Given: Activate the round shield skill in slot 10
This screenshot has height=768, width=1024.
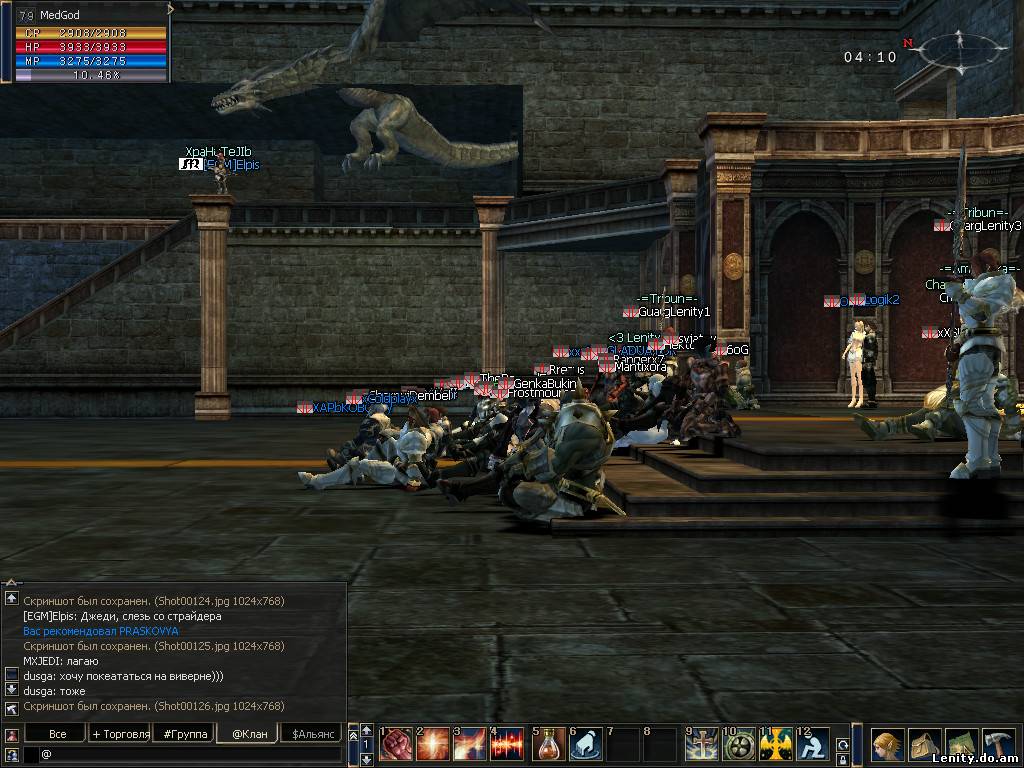Looking at the screenshot, I should 739,744.
